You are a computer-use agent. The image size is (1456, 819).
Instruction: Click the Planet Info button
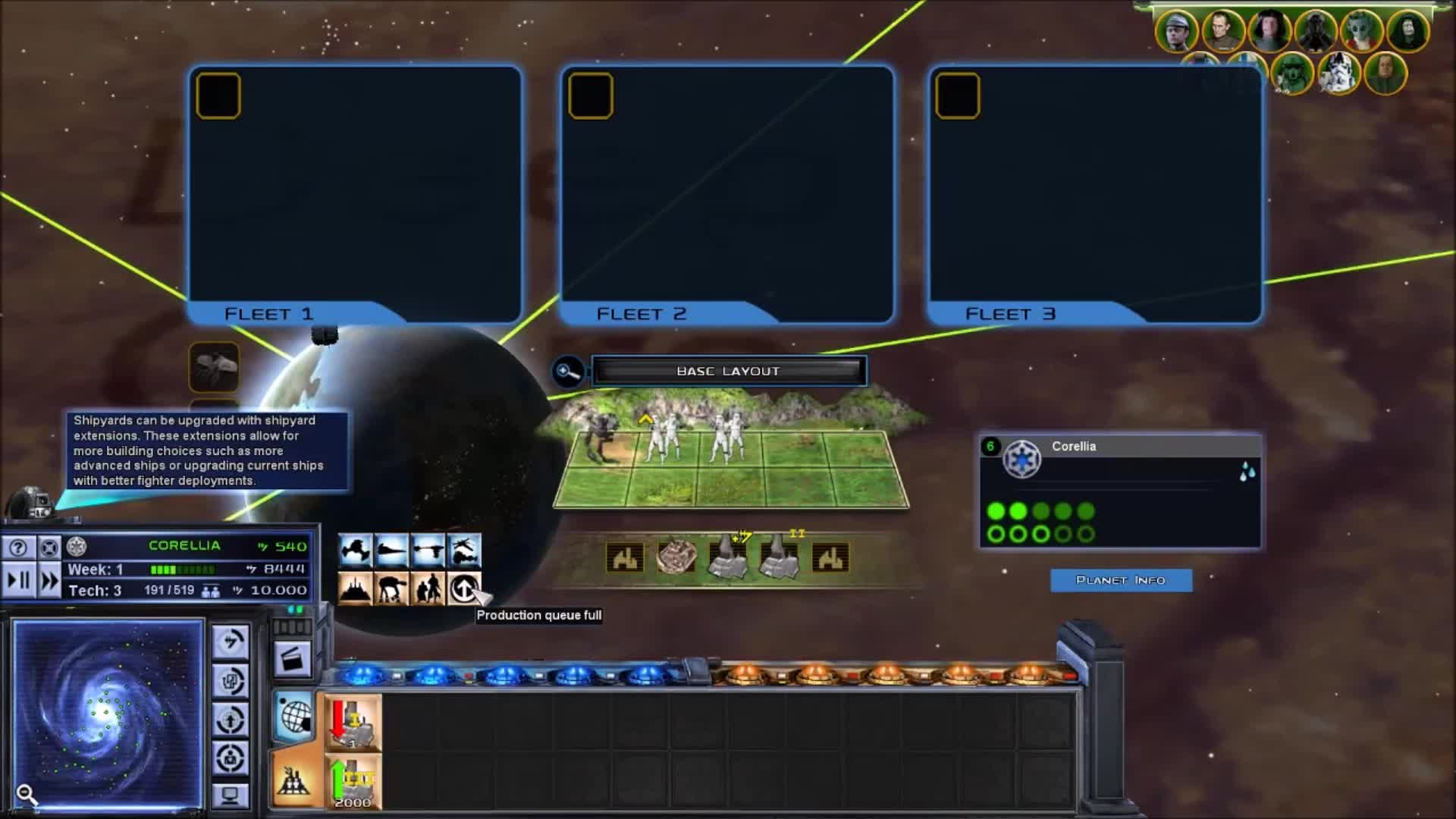(x=1121, y=579)
